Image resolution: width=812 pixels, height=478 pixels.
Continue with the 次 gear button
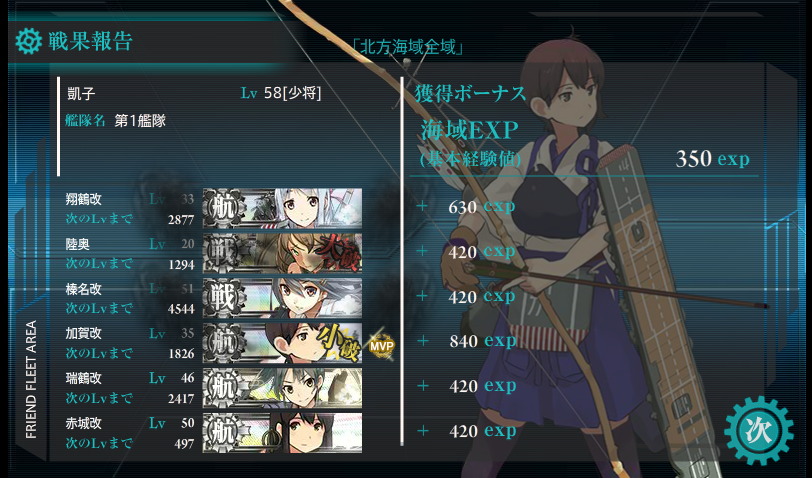pyautogui.click(x=757, y=431)
